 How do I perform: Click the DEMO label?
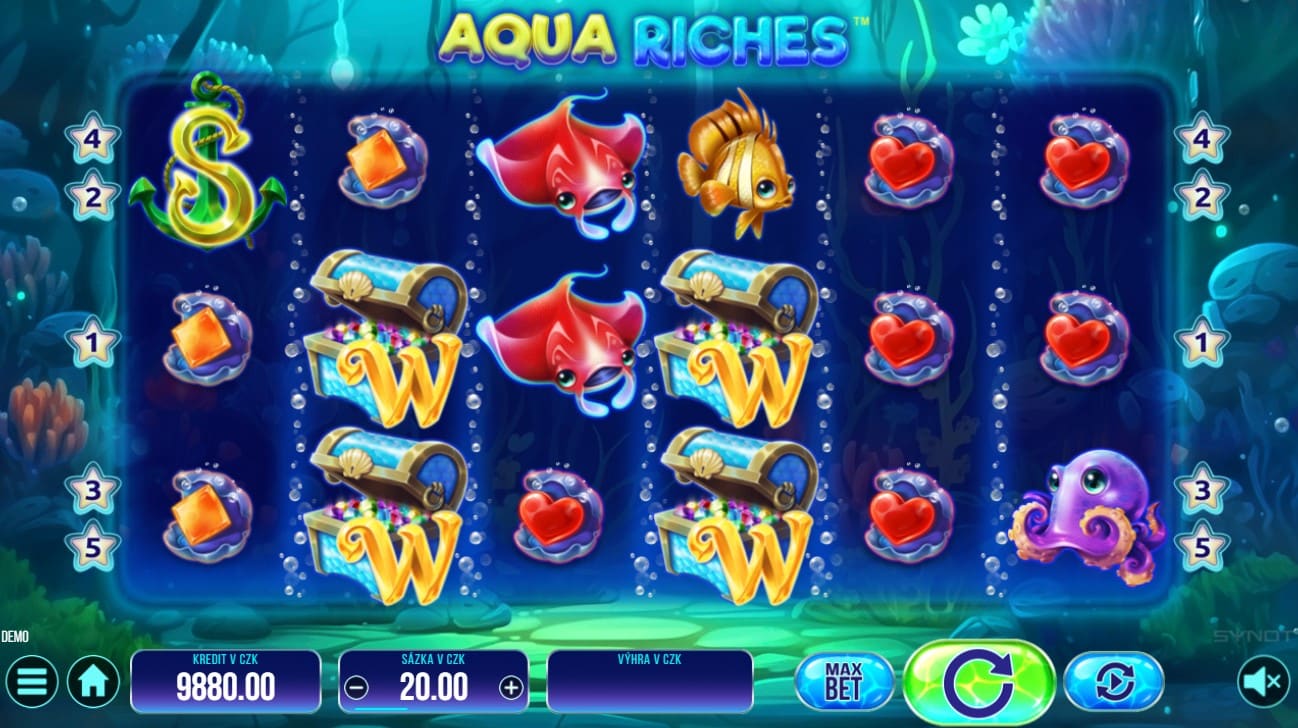coord(14,636)
